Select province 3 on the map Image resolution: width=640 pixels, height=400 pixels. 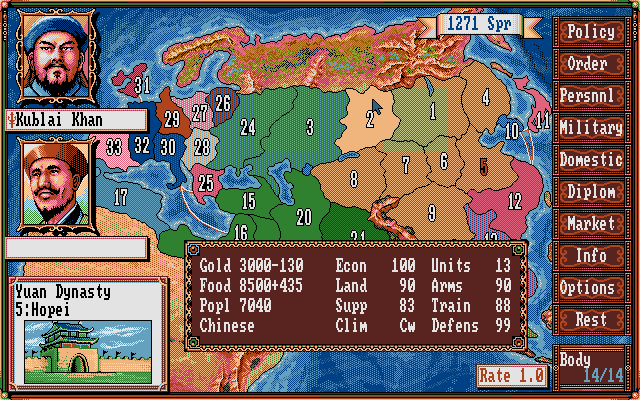pyautogui.click(x=310, y=127)
